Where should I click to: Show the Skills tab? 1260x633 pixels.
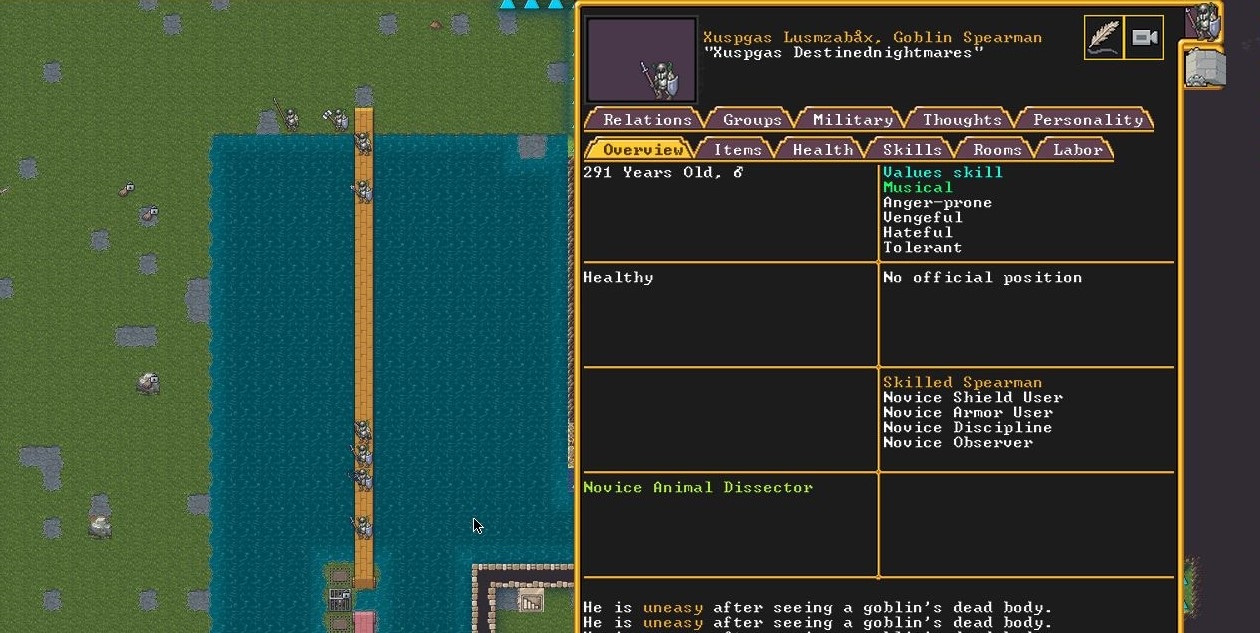912,149
